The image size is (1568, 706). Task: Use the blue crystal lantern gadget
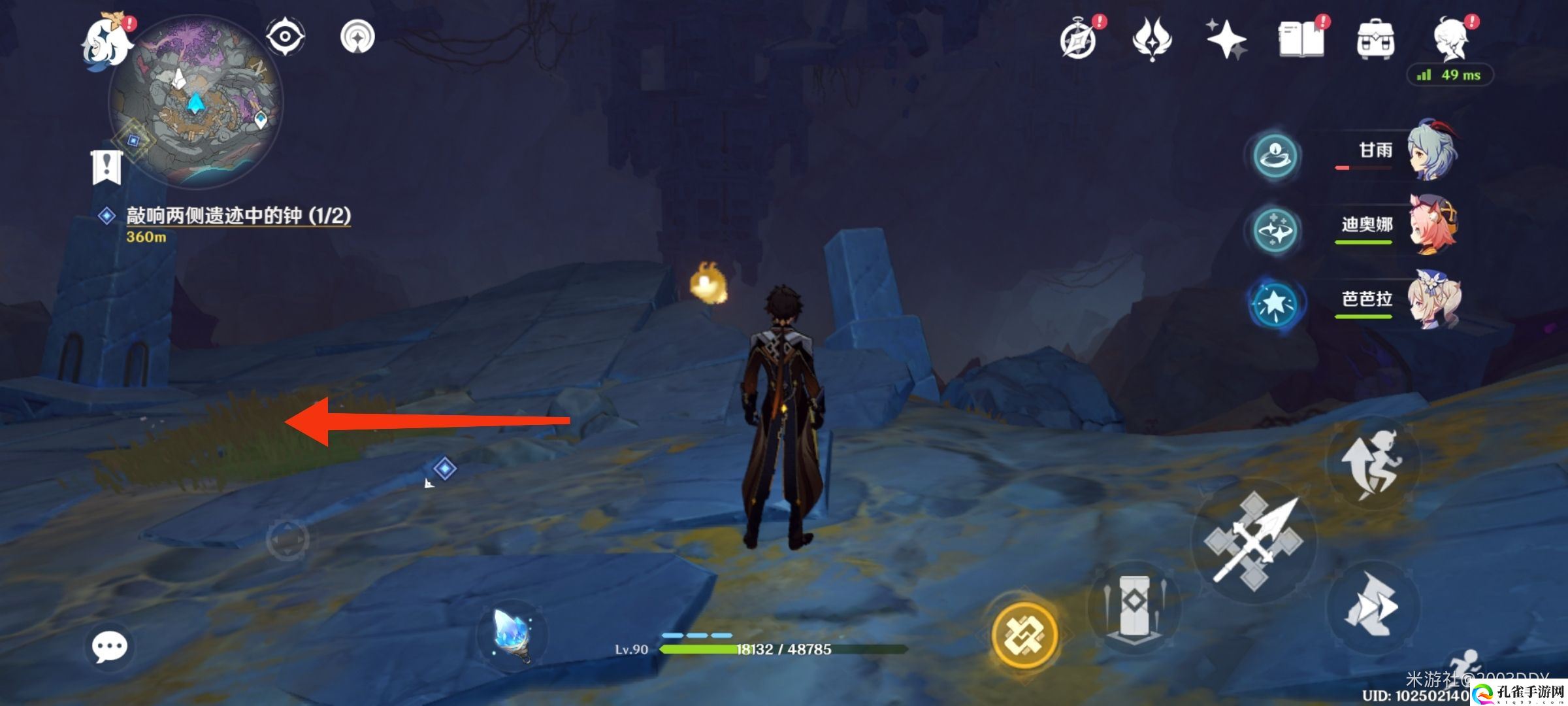[512, 635]
